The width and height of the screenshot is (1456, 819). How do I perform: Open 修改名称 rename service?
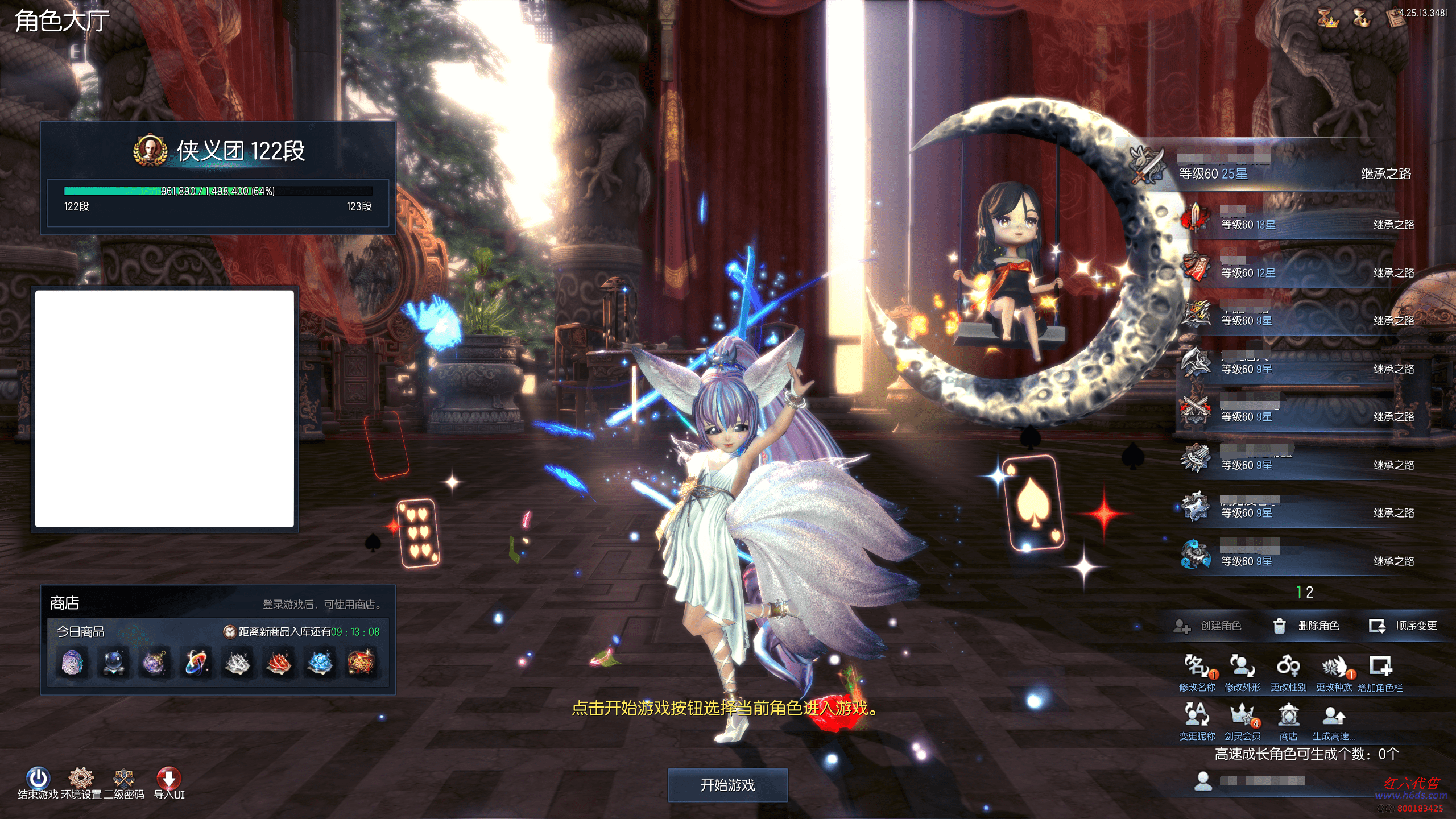pos(1197,667)
